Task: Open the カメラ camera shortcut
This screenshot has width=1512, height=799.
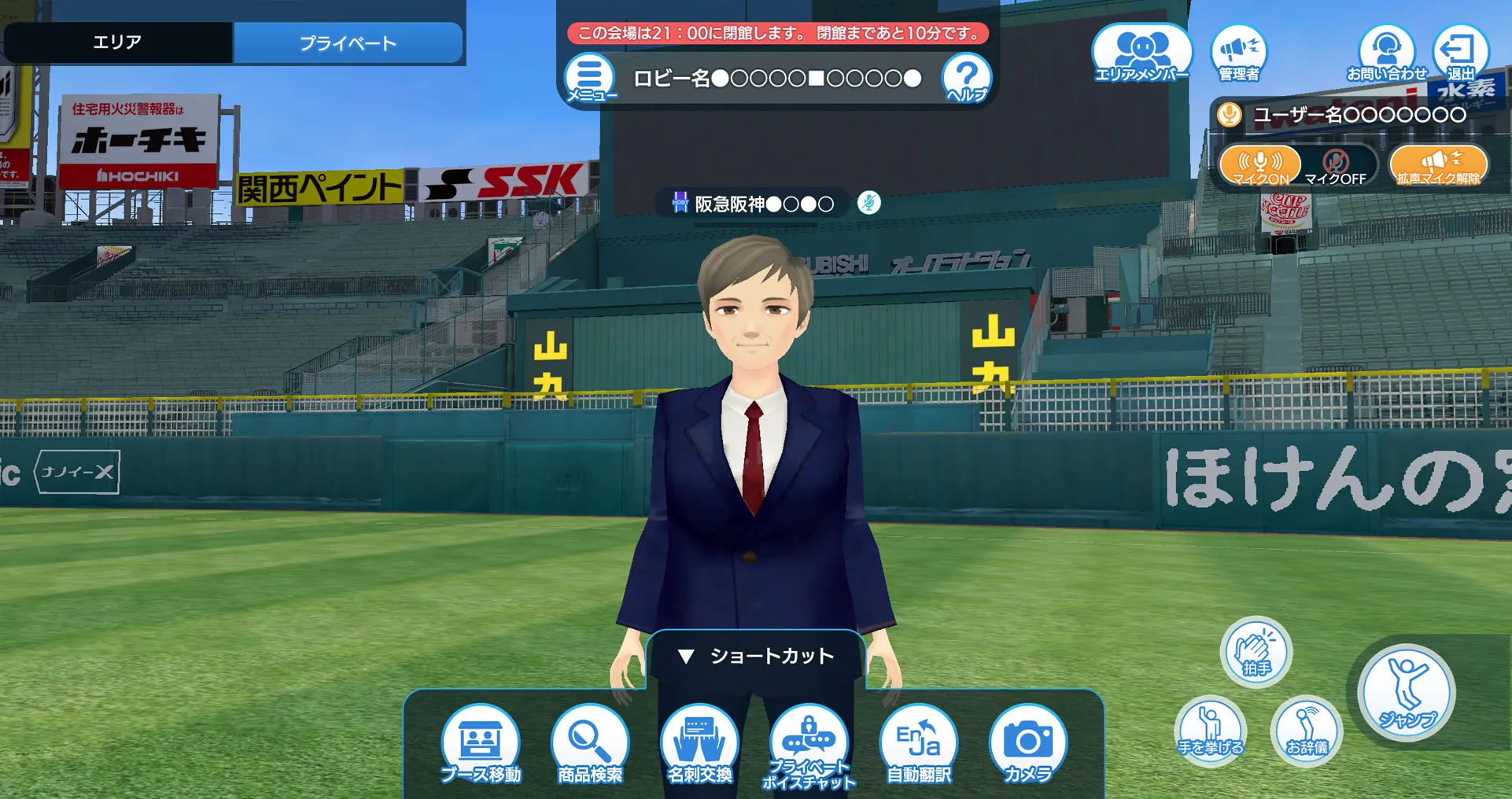Action: (1027, 744)
